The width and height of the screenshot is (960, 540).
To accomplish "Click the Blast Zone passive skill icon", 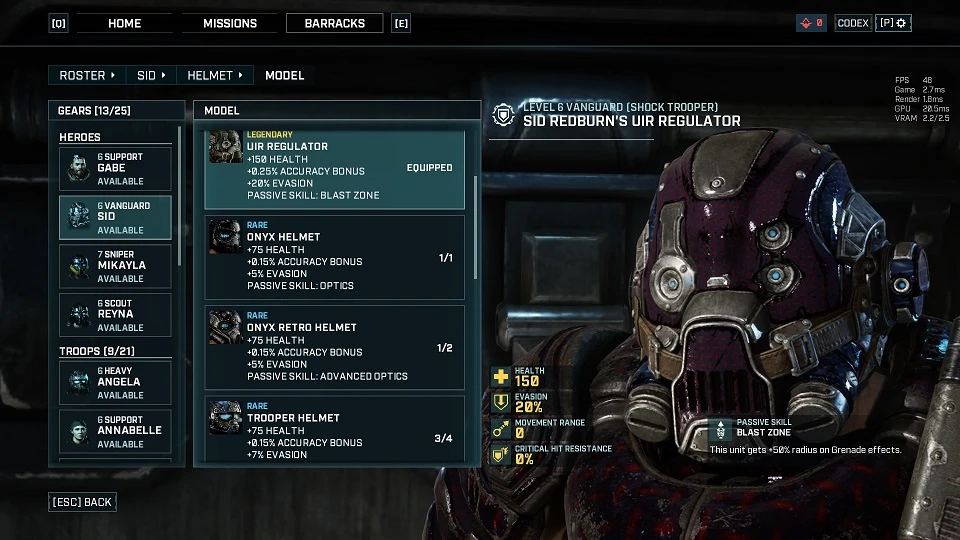I will click(x=720, y=430).
